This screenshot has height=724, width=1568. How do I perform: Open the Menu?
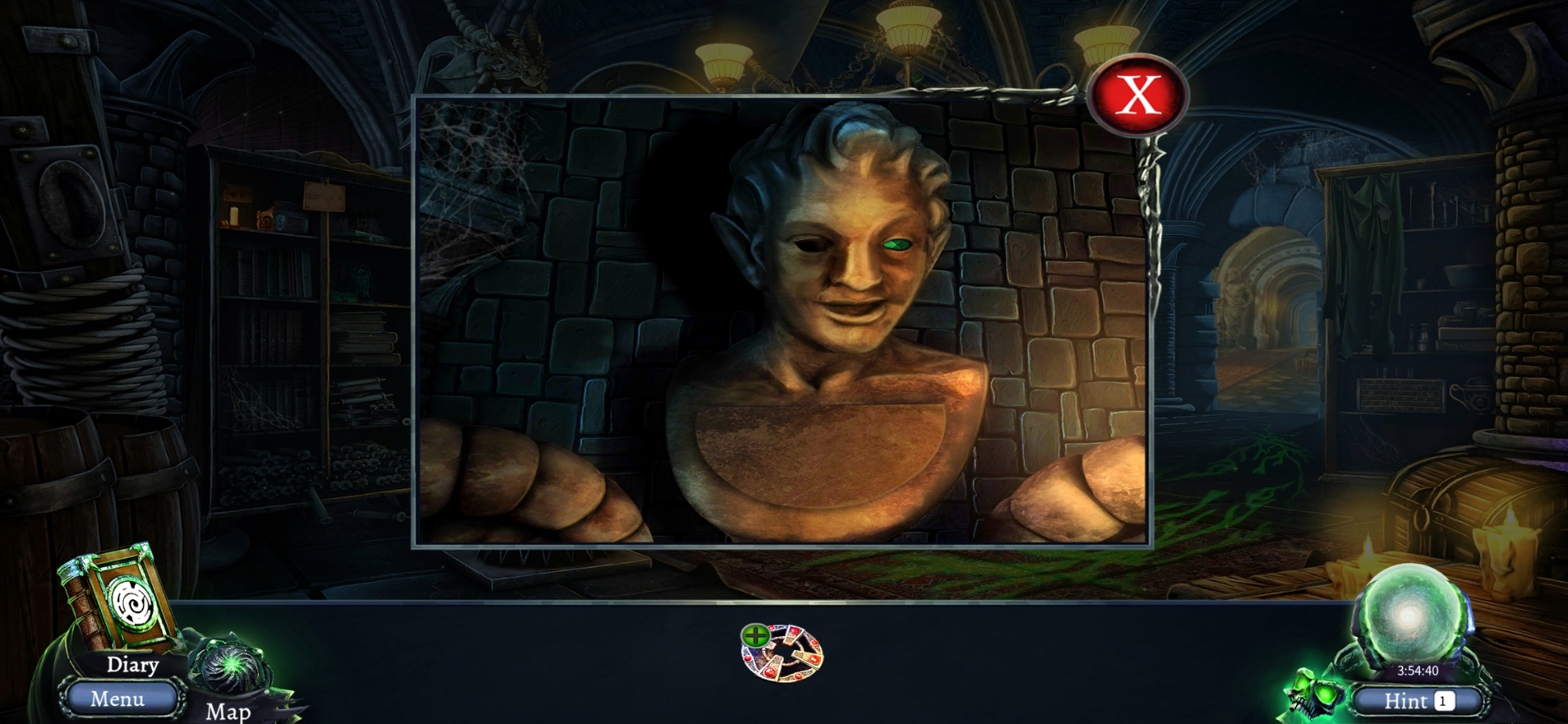pyautogui.click(x=118, y=698)
